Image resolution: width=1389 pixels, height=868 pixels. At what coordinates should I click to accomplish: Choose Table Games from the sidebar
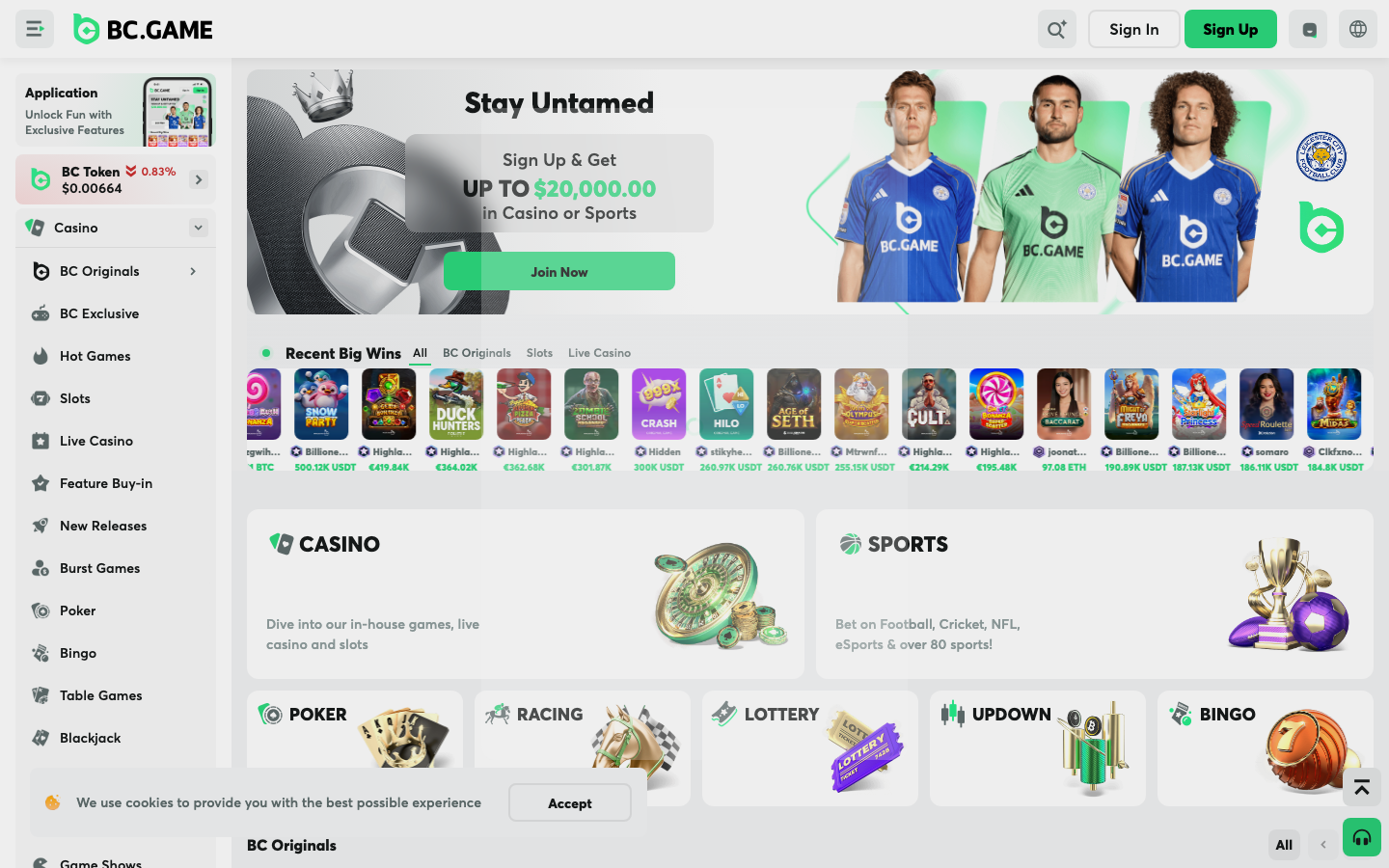pyautogui.click(x=100, y=695)
